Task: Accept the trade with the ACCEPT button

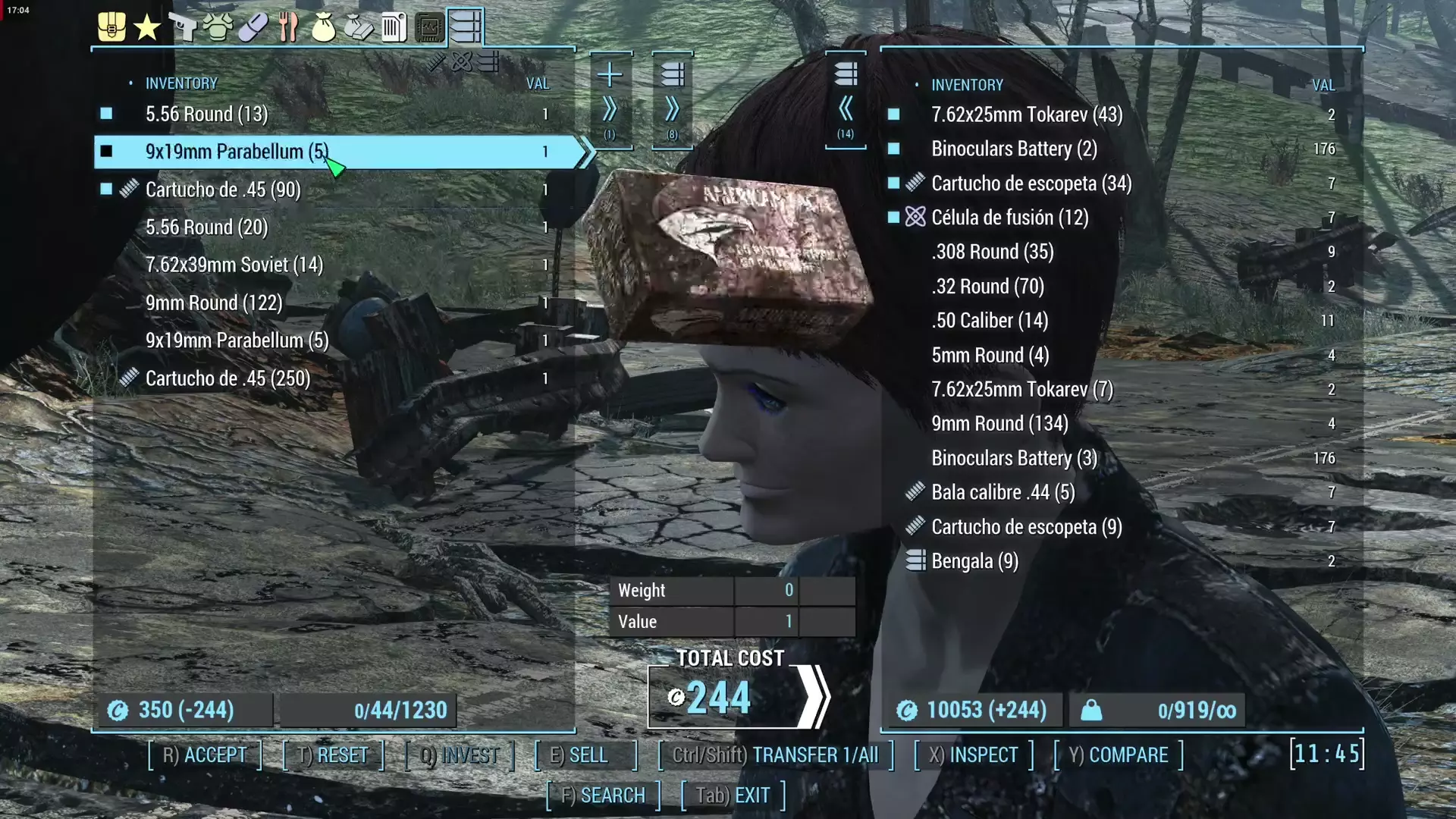Action: (205, 755)
